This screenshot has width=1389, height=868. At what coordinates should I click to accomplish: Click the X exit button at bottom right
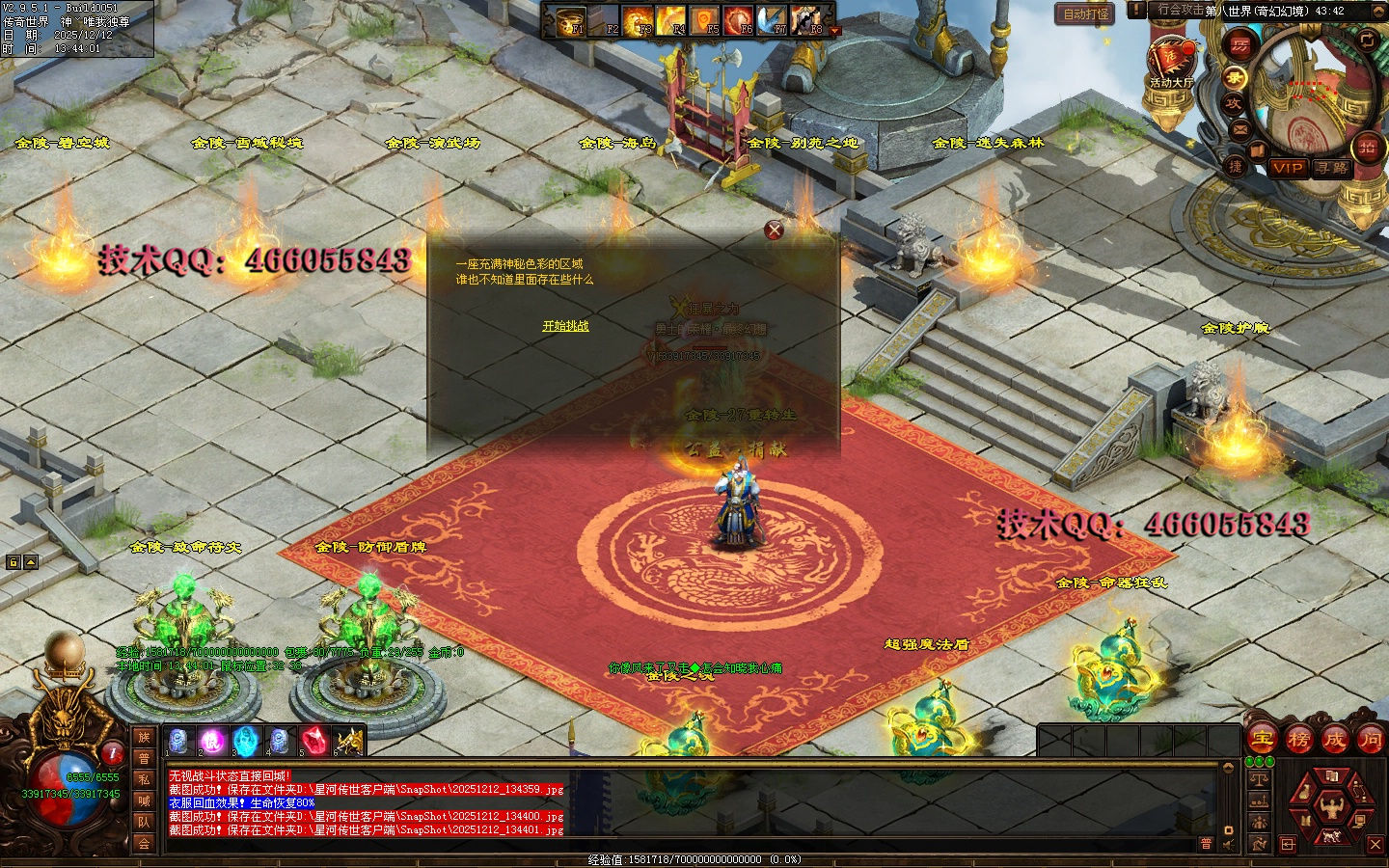coord(1375,844)
